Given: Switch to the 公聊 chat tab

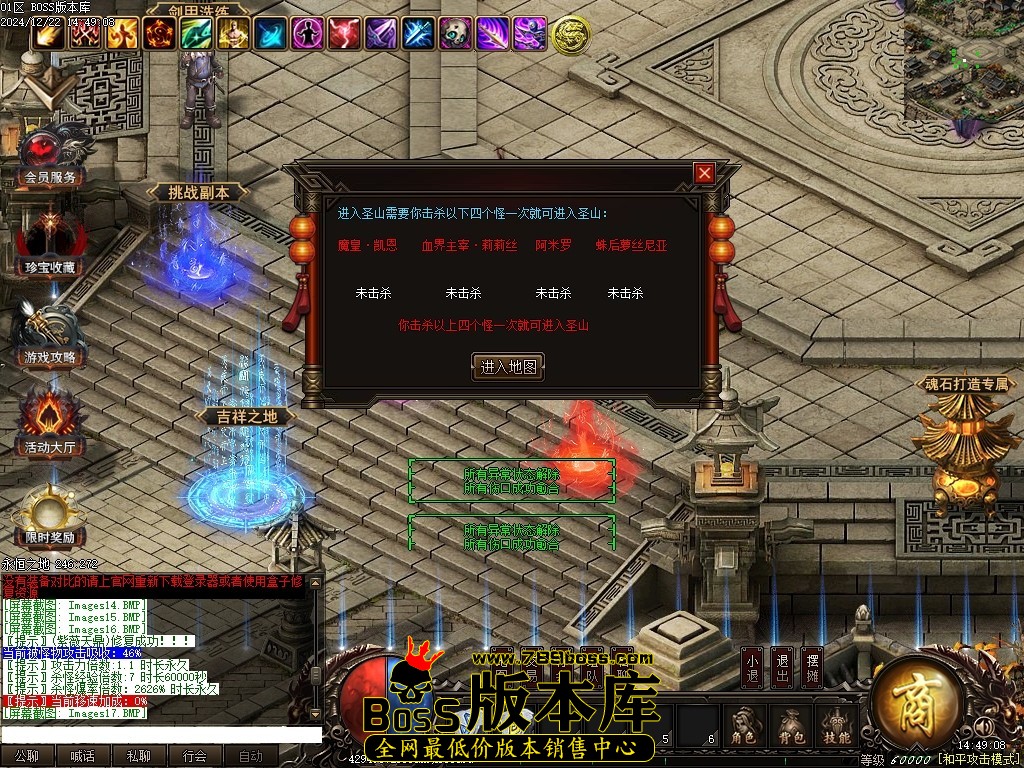Looking at the screenshot, I should coord(27,756).
